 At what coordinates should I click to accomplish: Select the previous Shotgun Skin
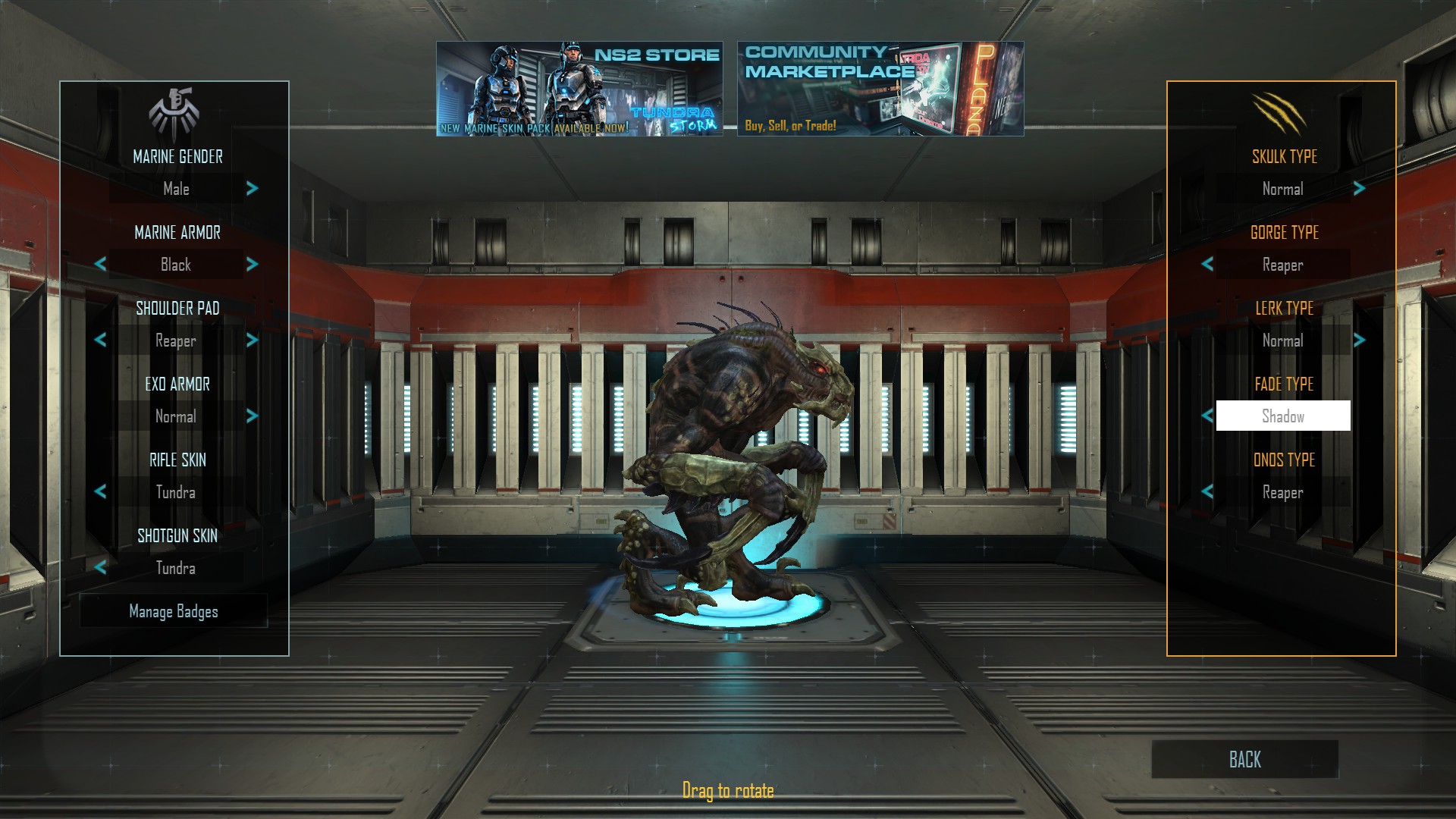[99, 568]
